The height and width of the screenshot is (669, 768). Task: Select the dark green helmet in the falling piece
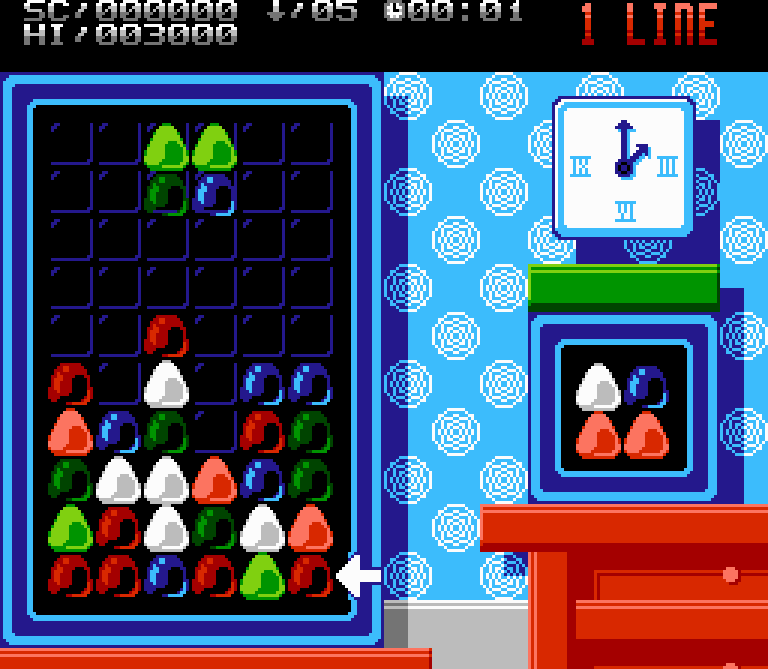pyautogui.click(x=167, y=193)
